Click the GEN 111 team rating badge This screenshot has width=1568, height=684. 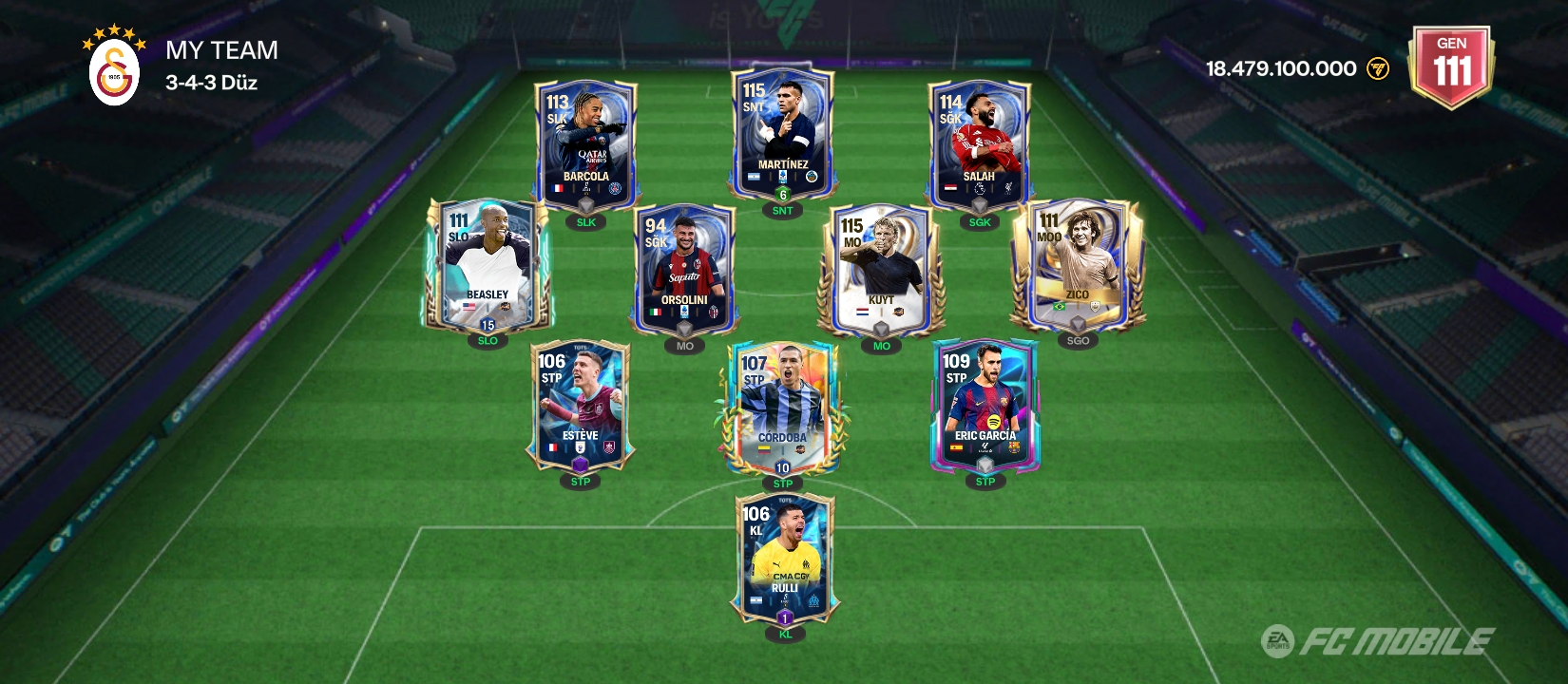(x=1451, y=66)
